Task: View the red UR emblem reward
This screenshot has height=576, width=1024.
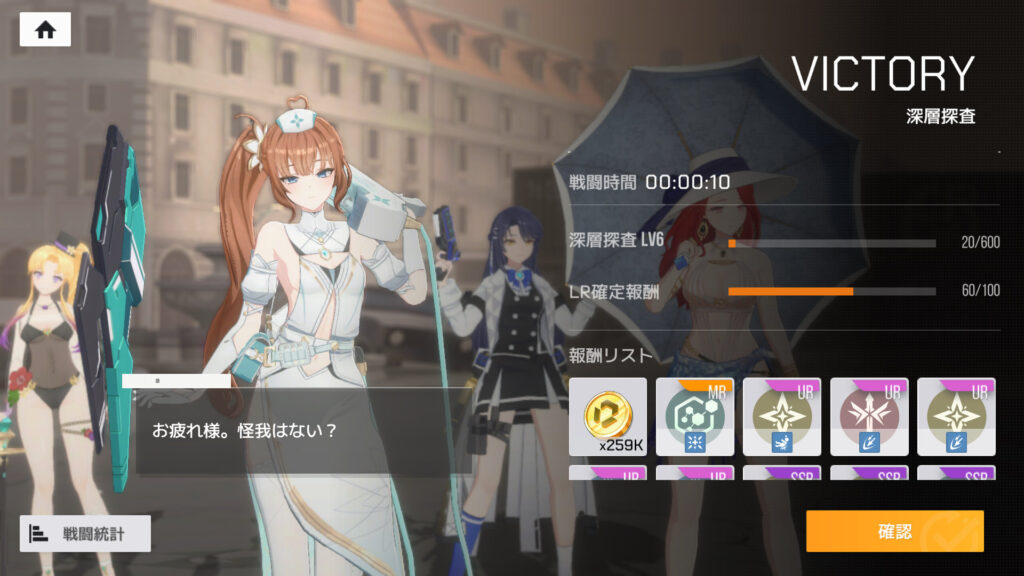Action: [868, 416]
